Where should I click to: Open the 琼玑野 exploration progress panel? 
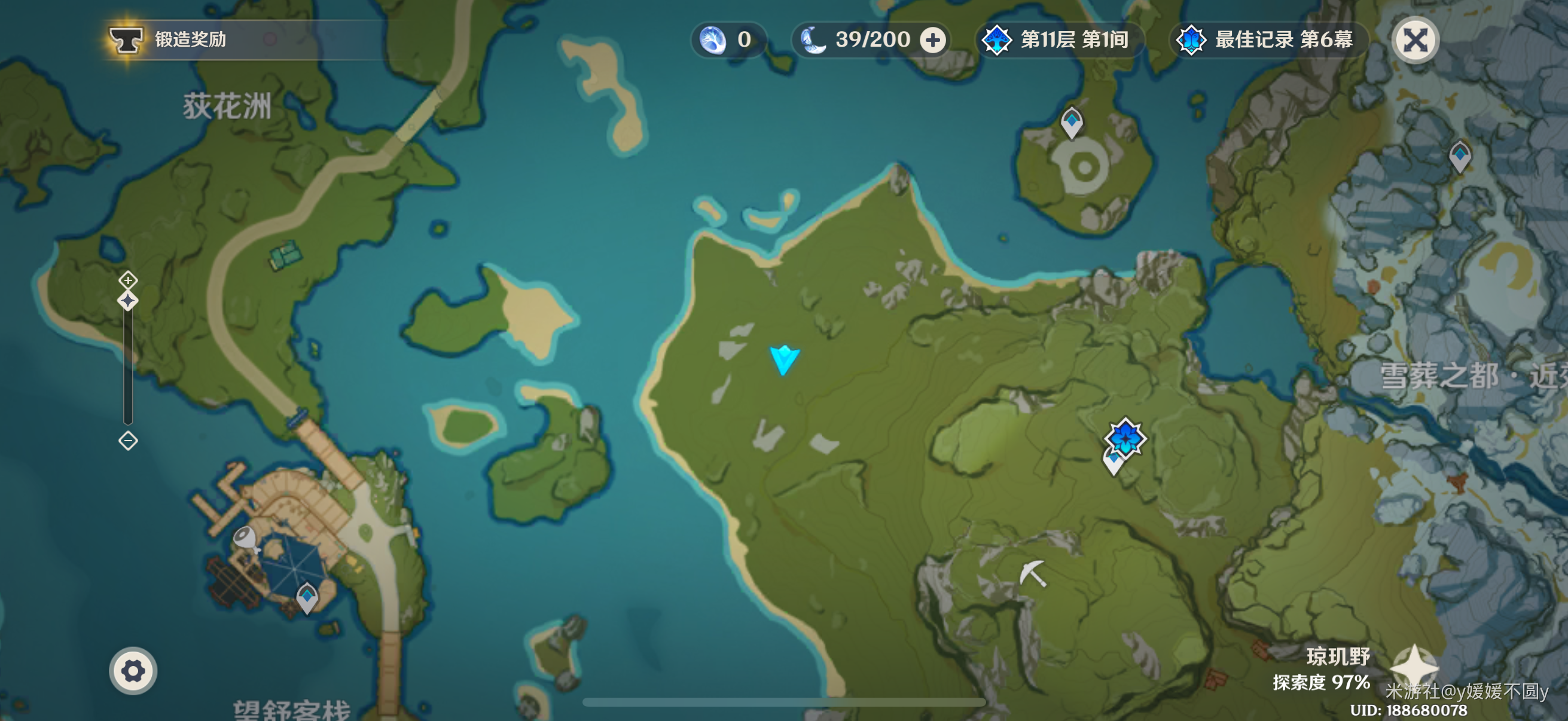pyautogui.click(x=1322, y=668)
